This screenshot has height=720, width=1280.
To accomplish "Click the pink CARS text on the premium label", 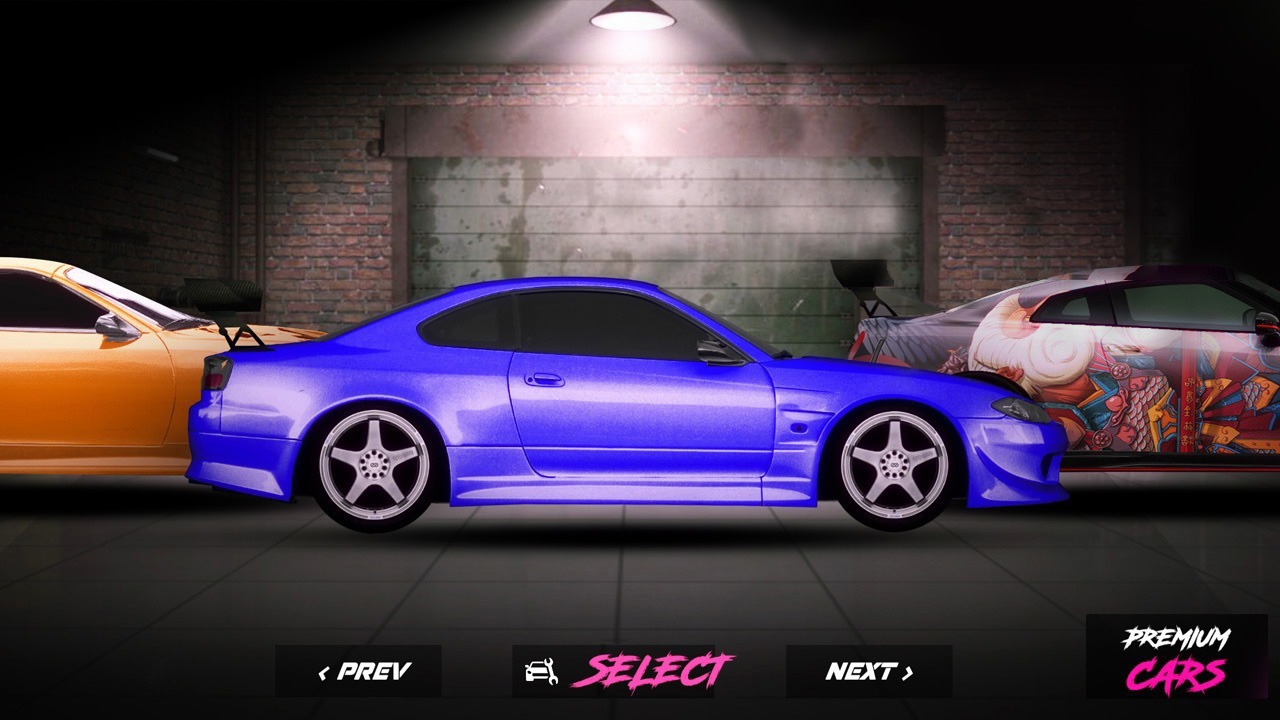I will pyautogui.click(x=1177, y=675).
